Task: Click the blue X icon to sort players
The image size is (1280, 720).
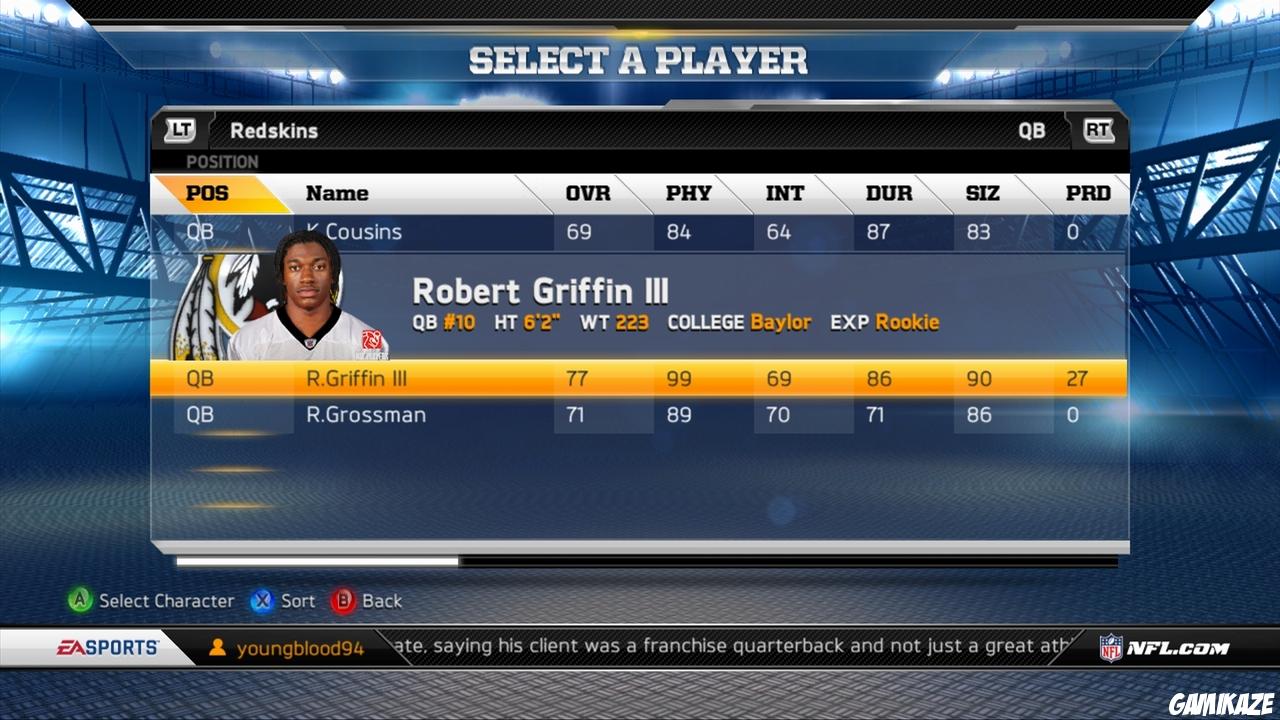Action: [262, 601]
